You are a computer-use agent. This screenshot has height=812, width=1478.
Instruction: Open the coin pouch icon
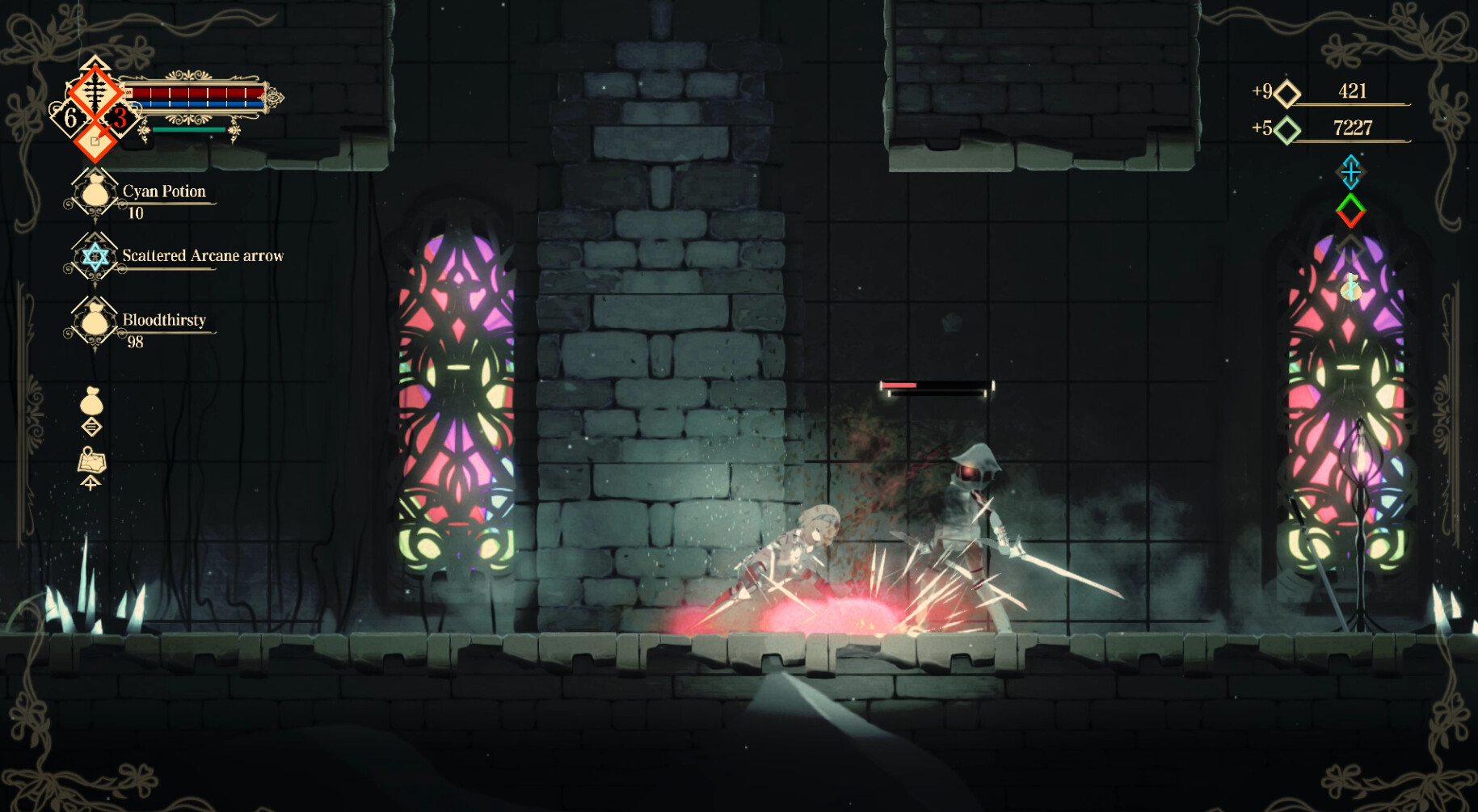coord(91,402)
